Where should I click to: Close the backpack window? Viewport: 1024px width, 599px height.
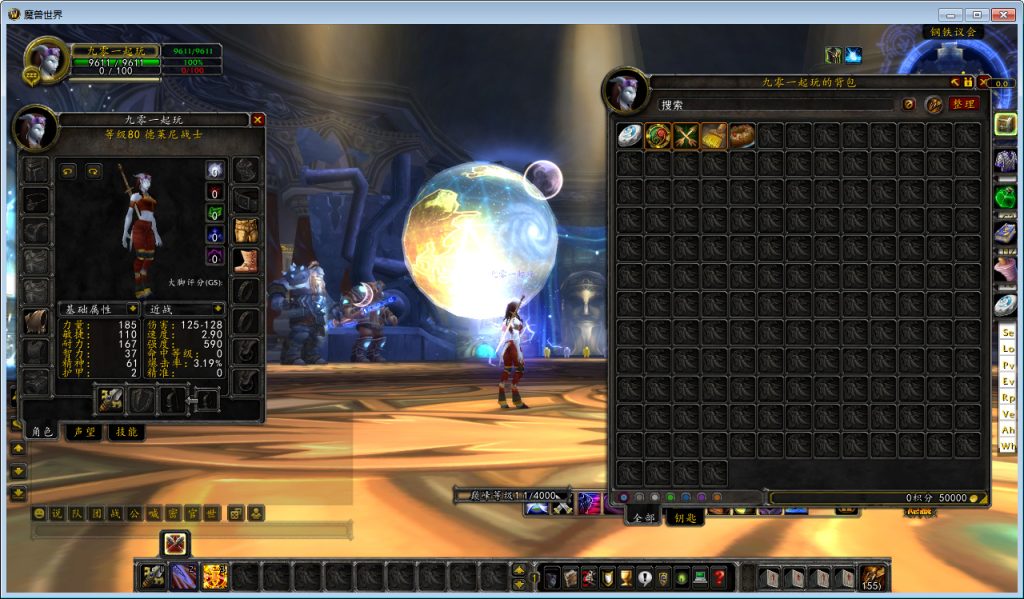pos(984,82)
